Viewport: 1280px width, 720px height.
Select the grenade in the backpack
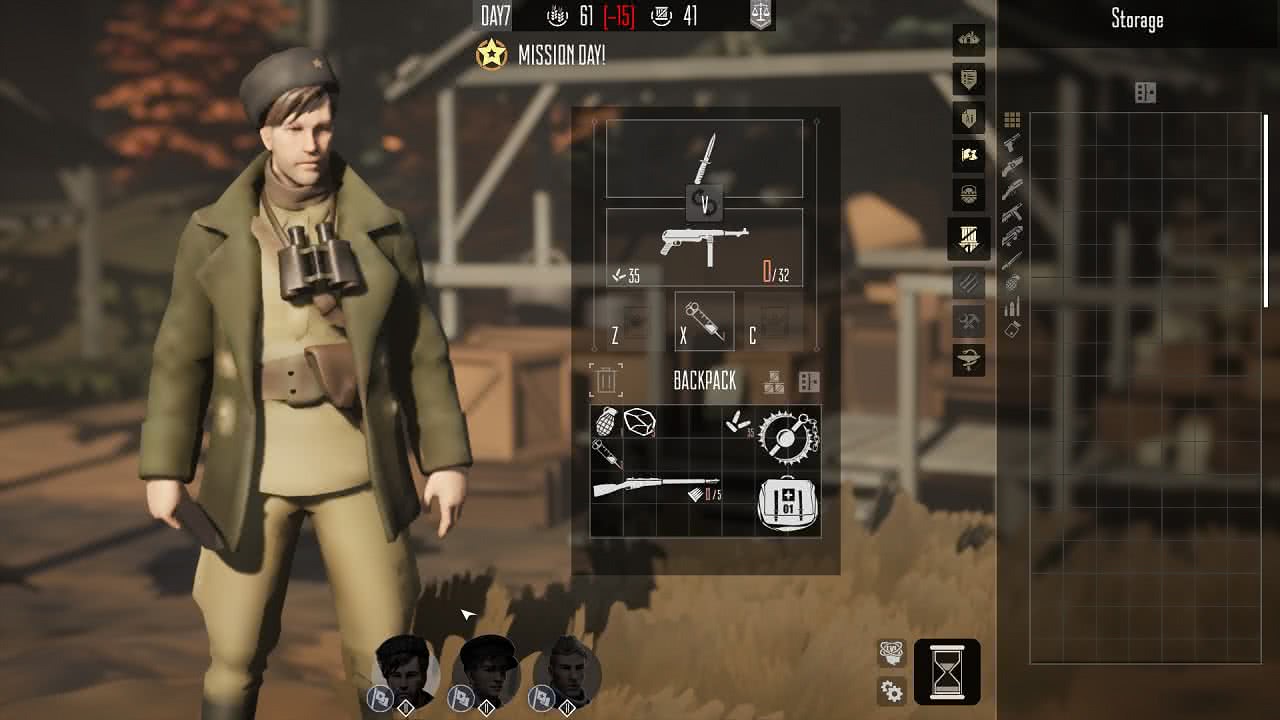(606, 422)
